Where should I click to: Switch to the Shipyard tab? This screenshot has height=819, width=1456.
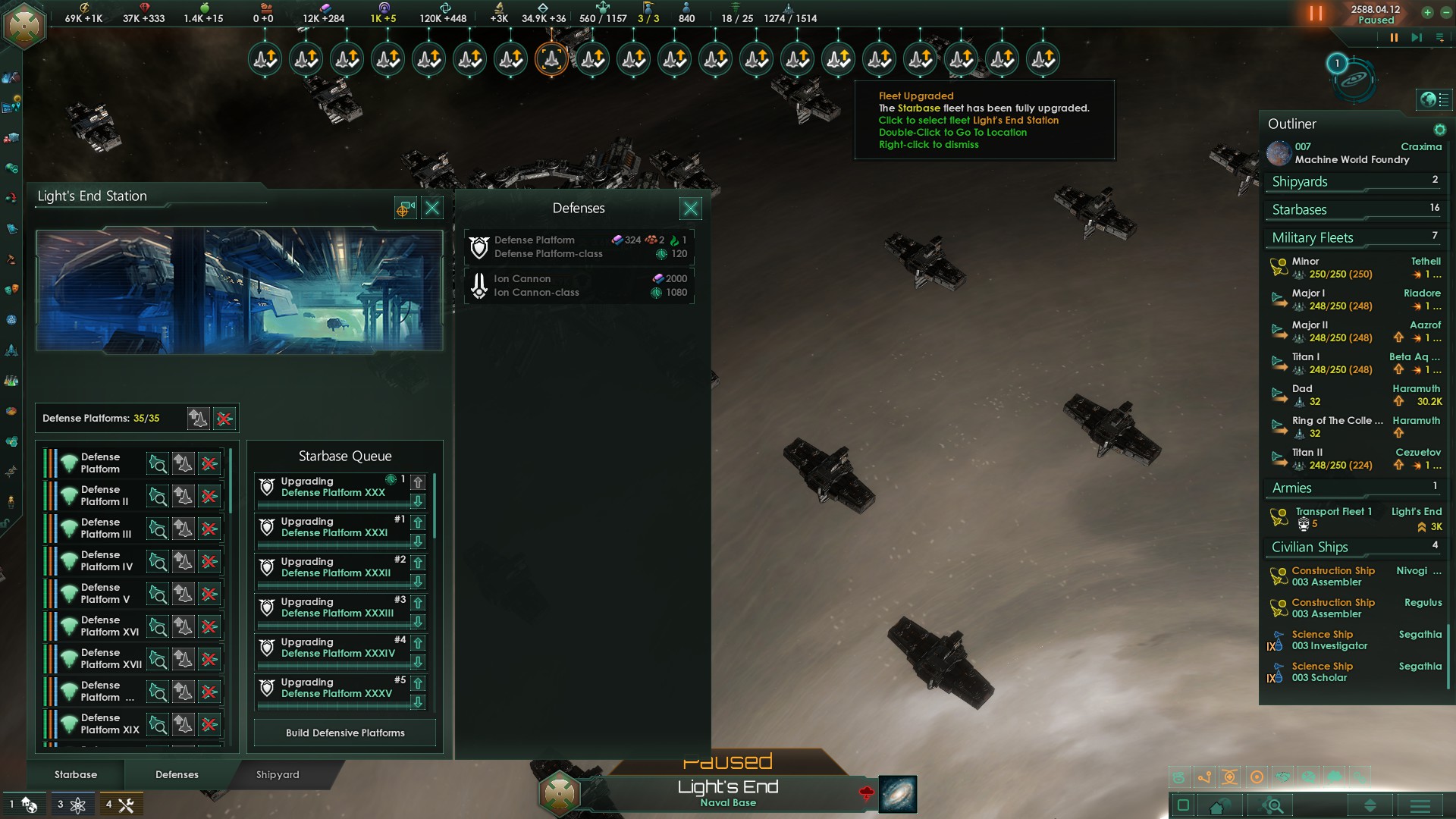coord(277,774)
